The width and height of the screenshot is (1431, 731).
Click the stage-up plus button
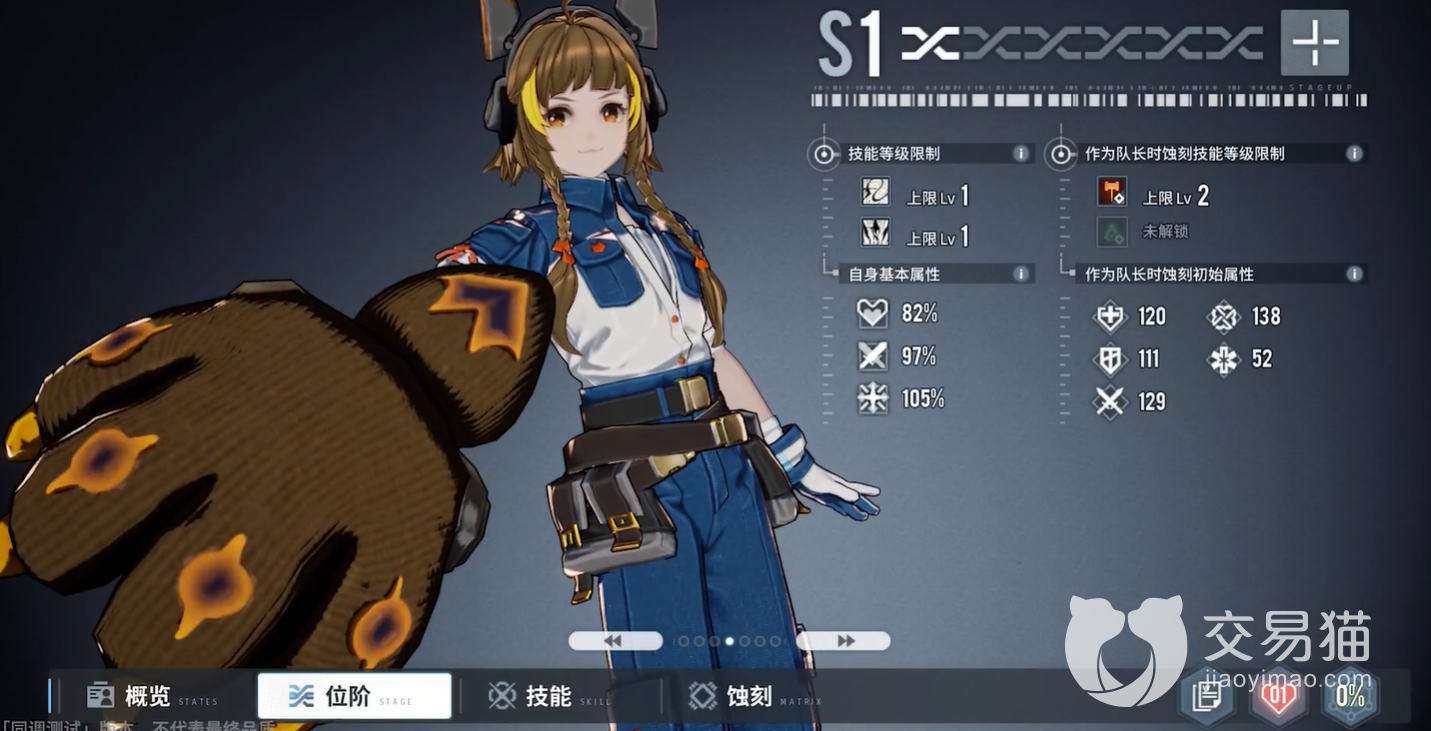point(1314,43)
